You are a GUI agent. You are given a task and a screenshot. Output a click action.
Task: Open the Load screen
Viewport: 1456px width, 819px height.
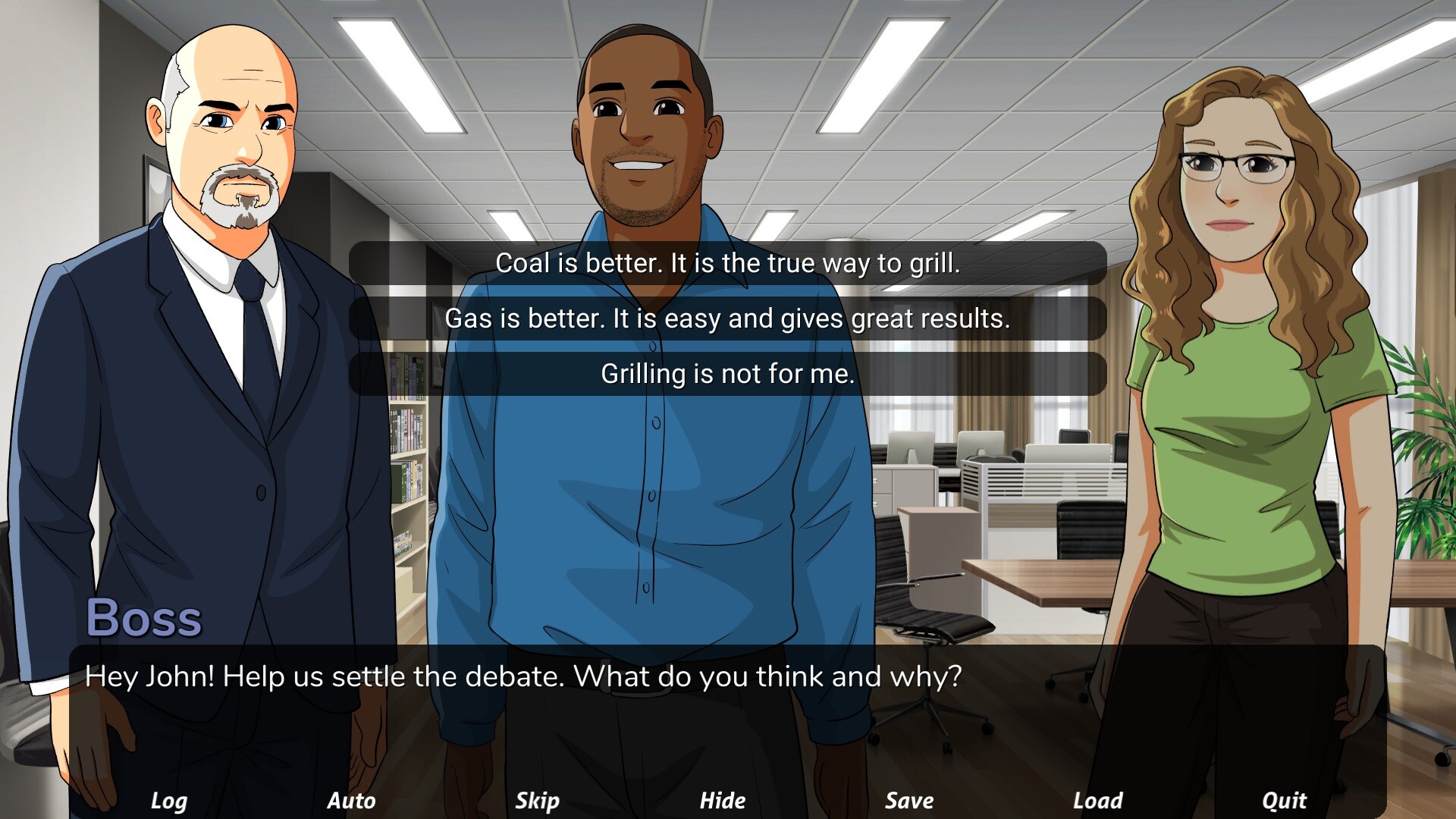(1097, 800)
